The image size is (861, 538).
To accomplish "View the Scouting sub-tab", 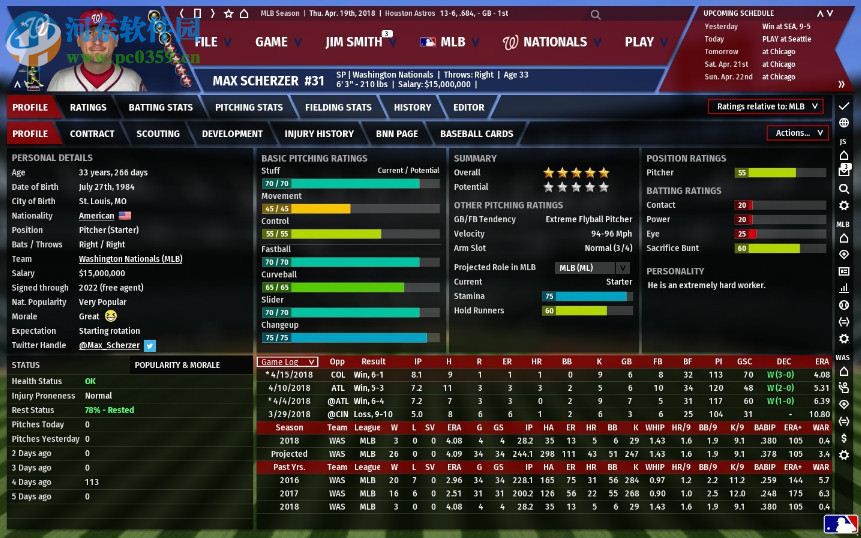I will [x=158, y=133].
